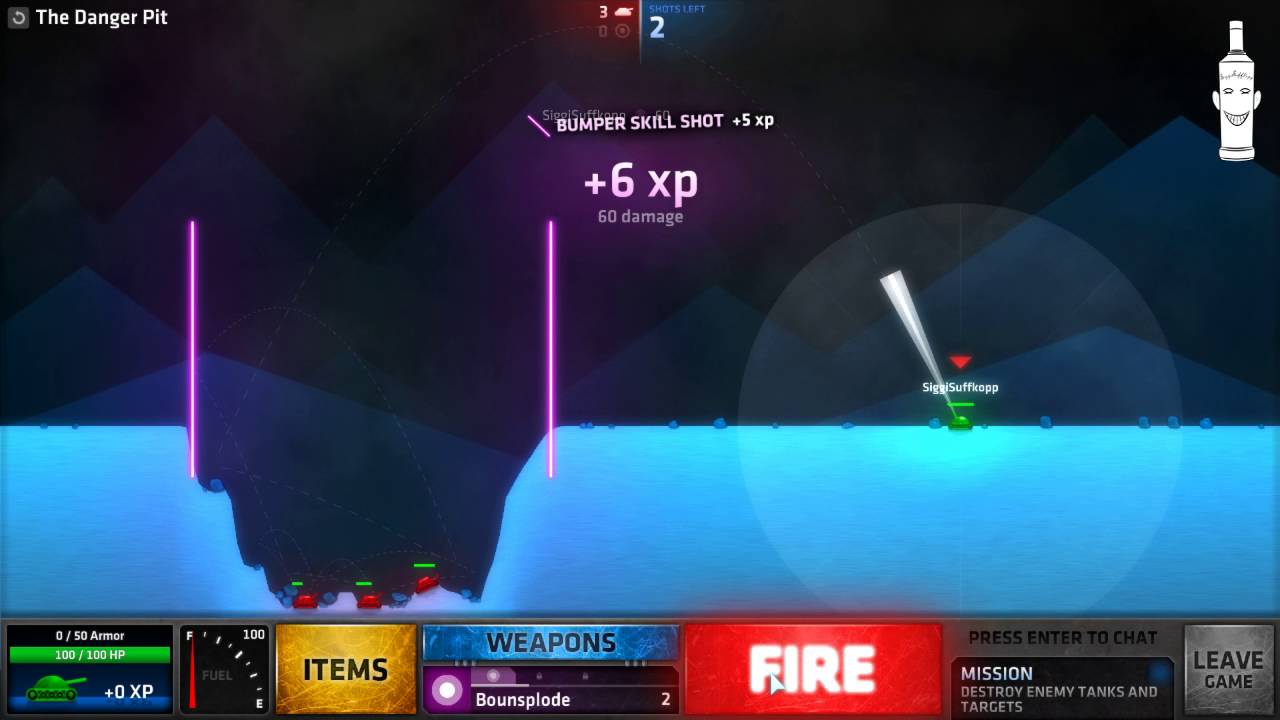Click the second locked weapon slot icon
Screen dimensions: 1280x720
(x=585, y=676)
